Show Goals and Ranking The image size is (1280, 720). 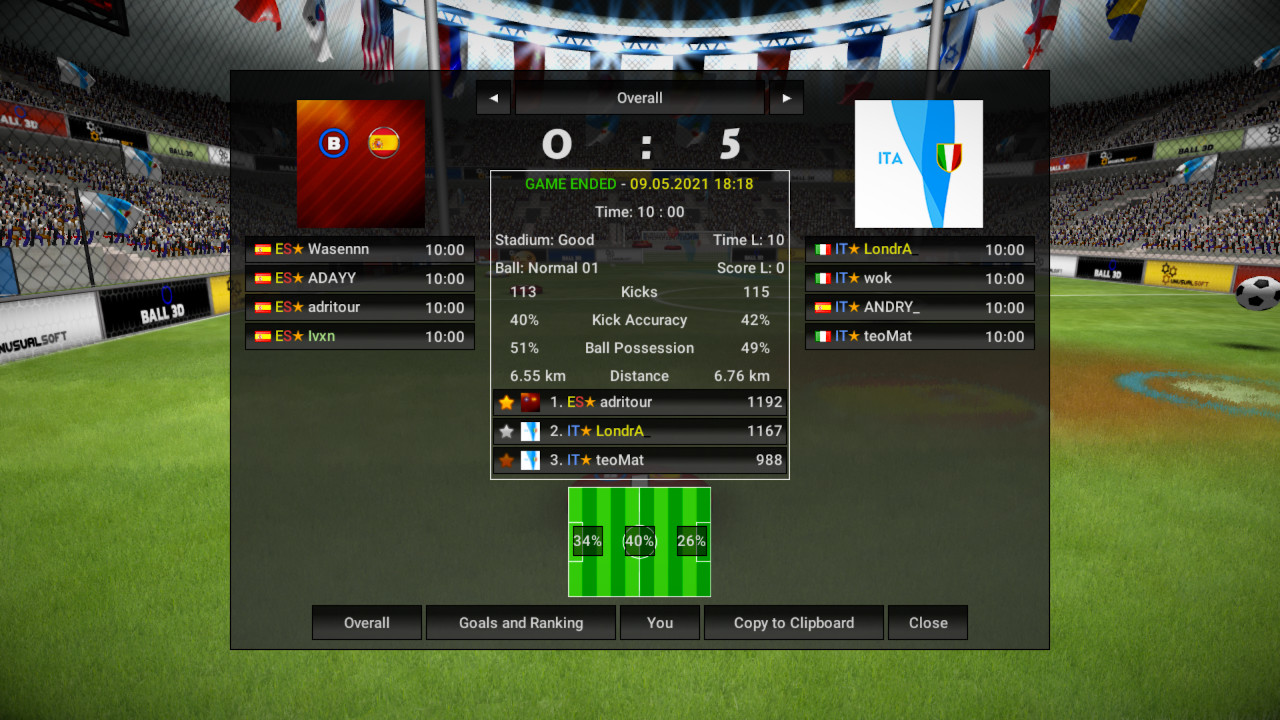(520, 622)
